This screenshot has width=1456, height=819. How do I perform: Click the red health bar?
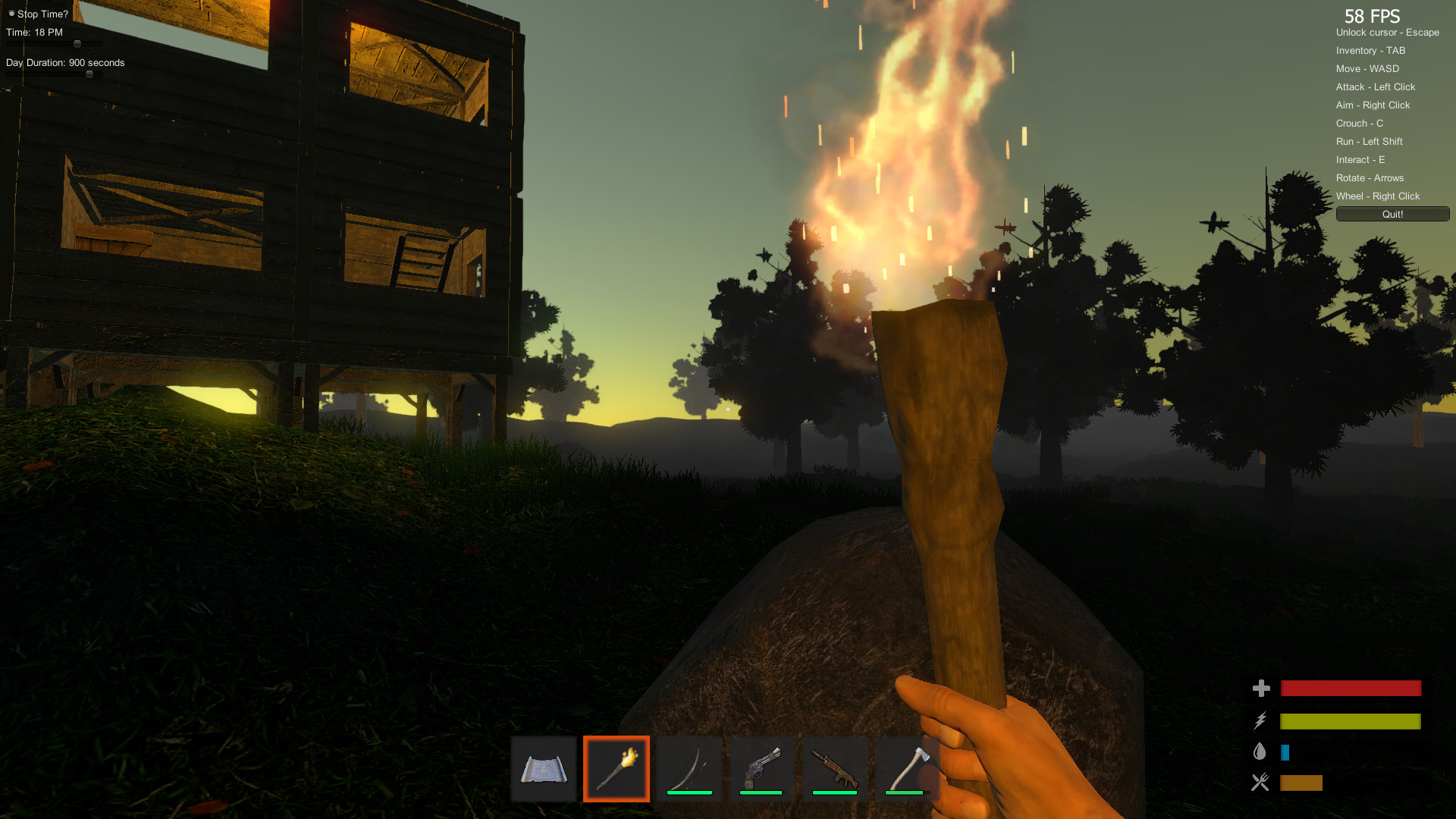click(x=1350, y=689)
